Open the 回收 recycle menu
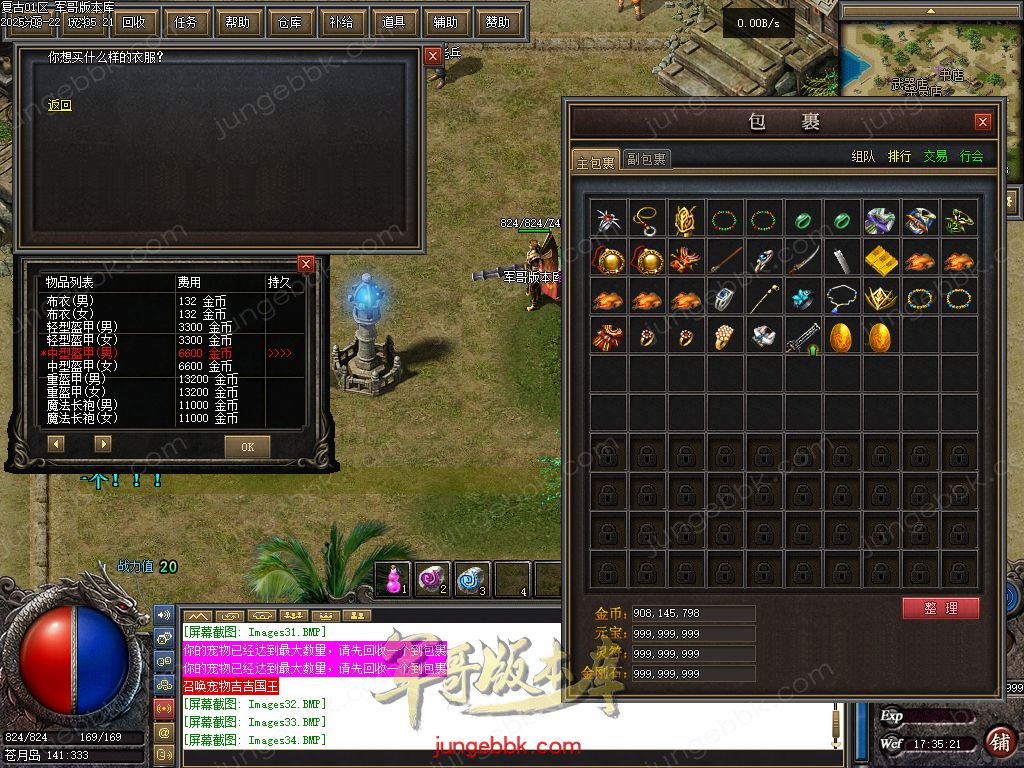Viewport: 1024px width, 768px height. coord(133,22)
